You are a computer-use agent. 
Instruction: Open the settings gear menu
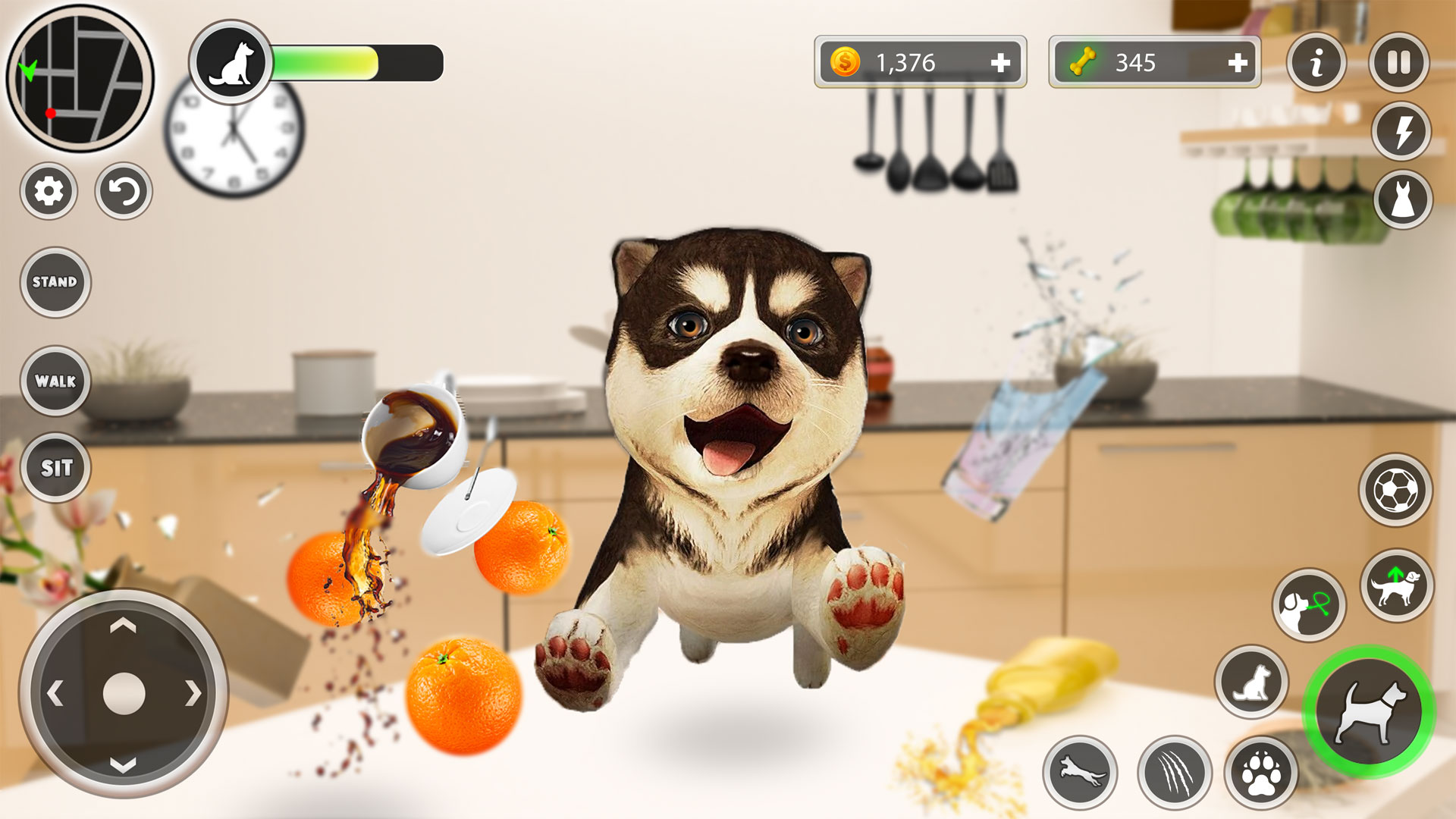pyautogui.click(x=48, y=193)
